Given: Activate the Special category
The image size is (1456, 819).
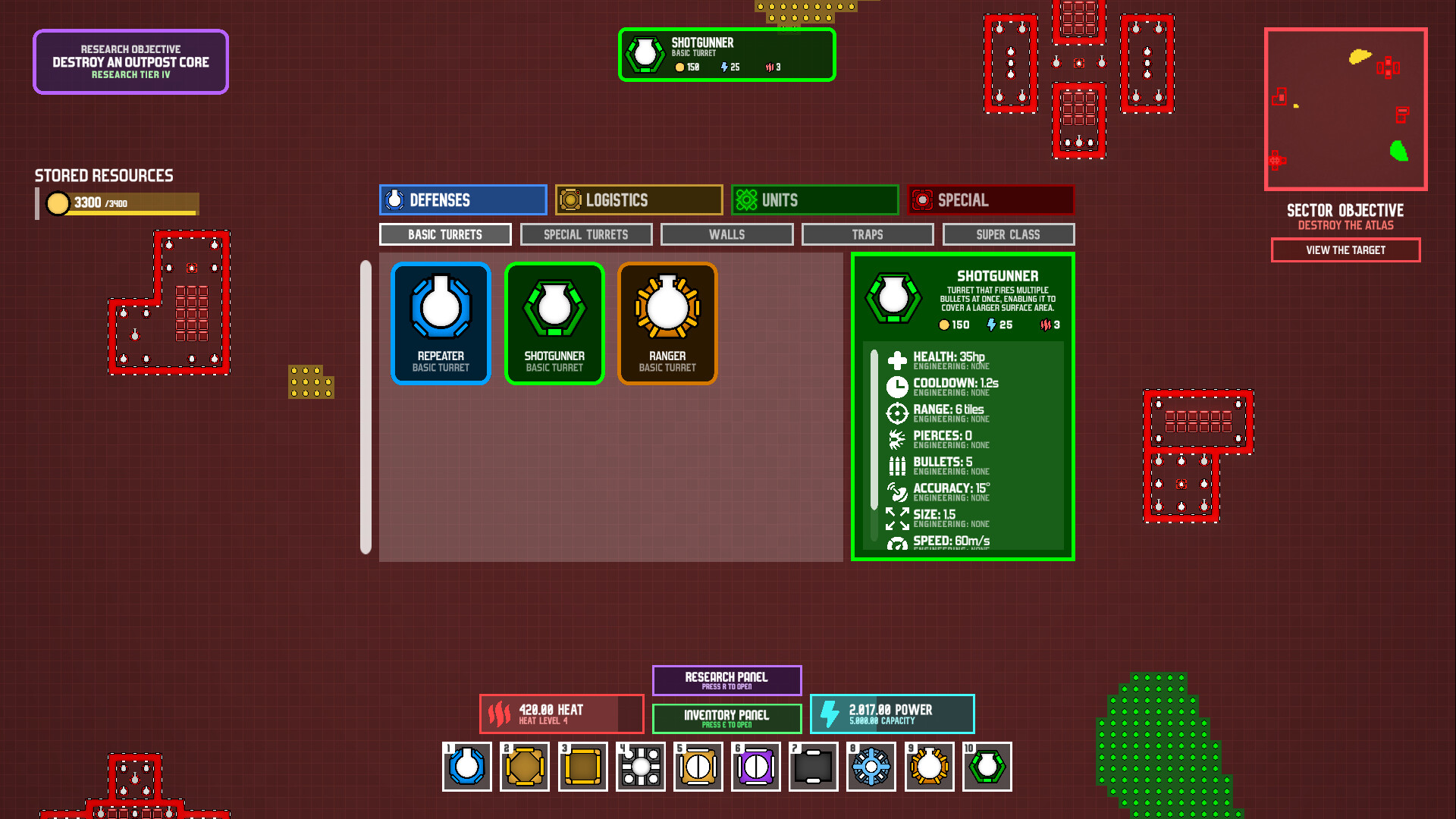Looking at the screenshot, I should pyautogui.click(x=990, y=199).
